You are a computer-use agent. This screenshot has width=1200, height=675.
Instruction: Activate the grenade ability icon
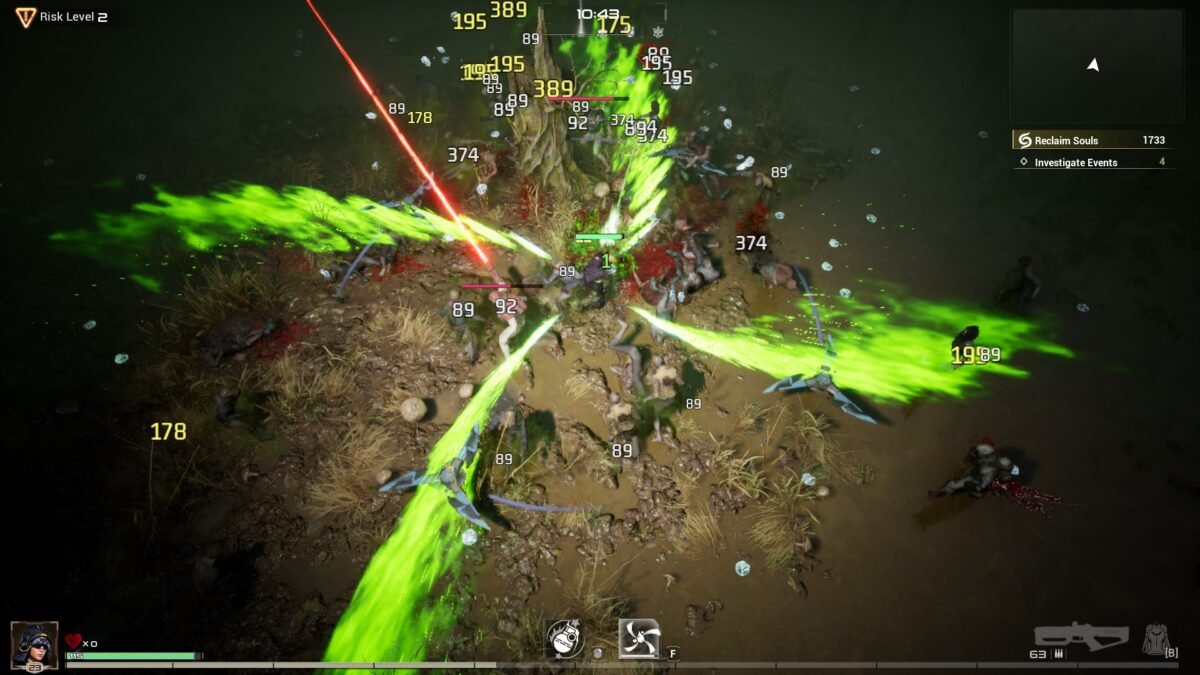565,639
